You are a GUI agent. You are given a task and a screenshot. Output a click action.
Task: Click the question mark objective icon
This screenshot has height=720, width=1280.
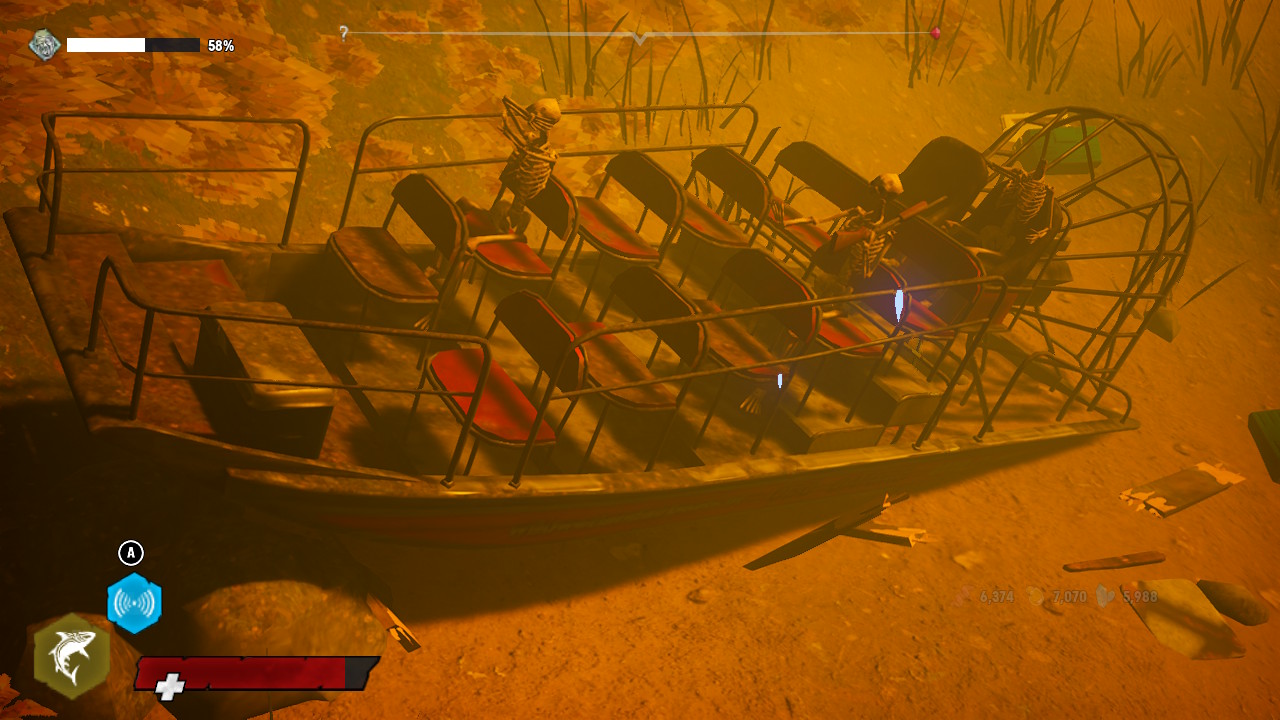(343, 35)
